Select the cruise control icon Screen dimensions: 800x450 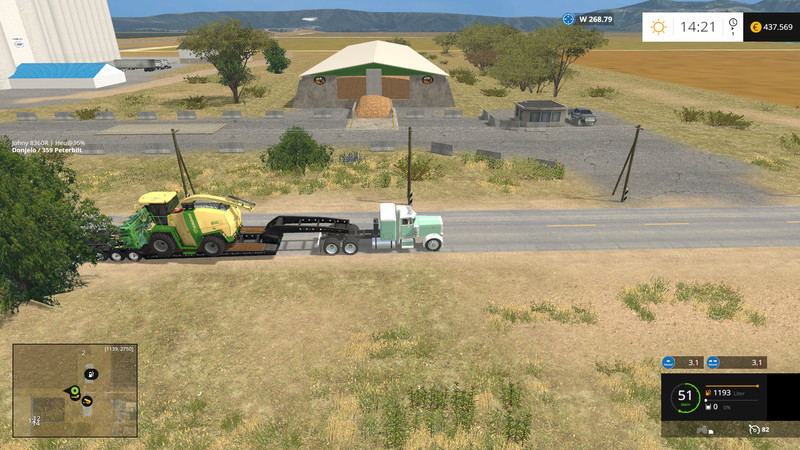click(753, 429)
